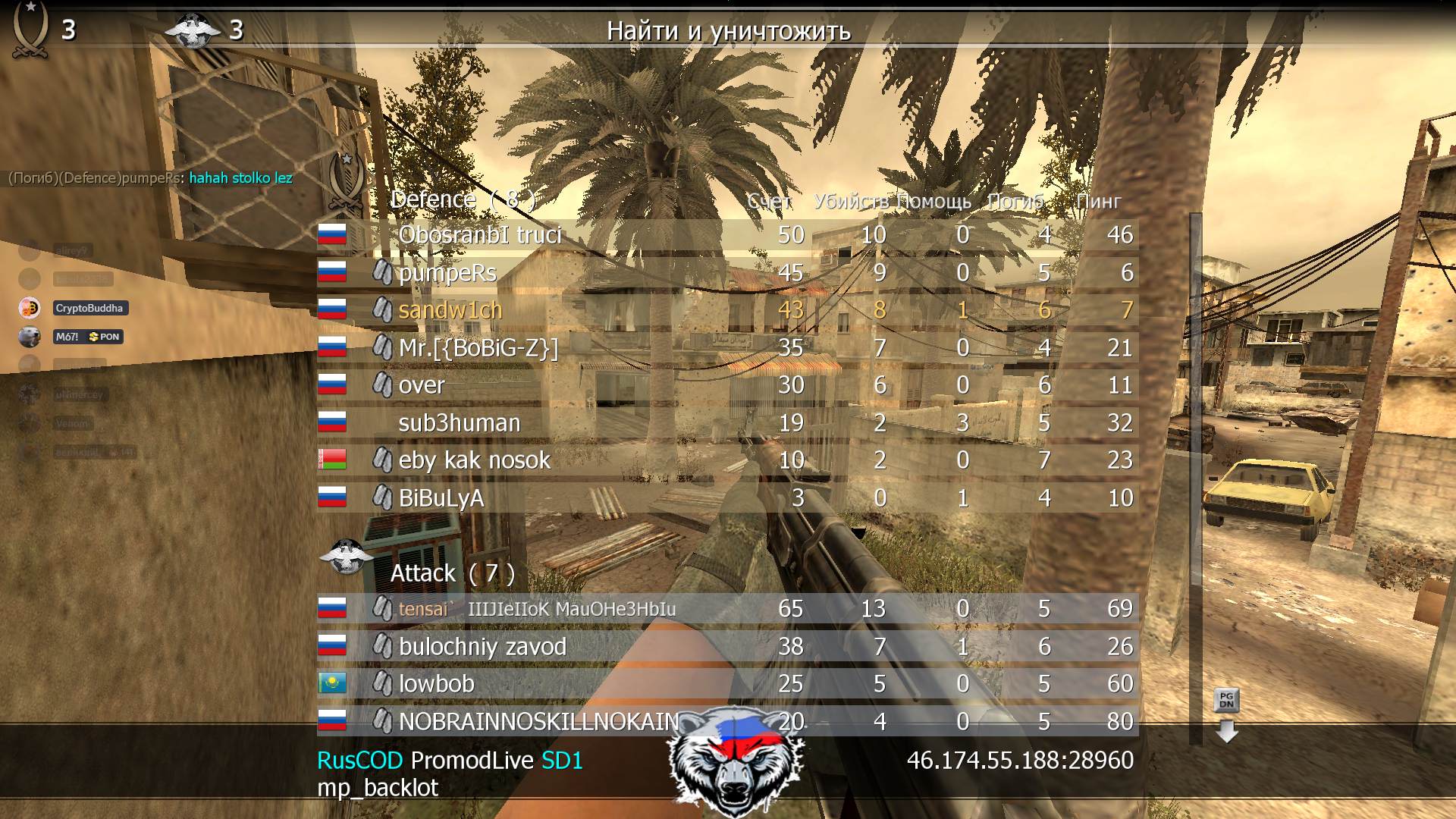Image resolution: width=1456 pixels, height=819 pixels.
Task: Pick the sub3human player row
Action: [460, 423]
